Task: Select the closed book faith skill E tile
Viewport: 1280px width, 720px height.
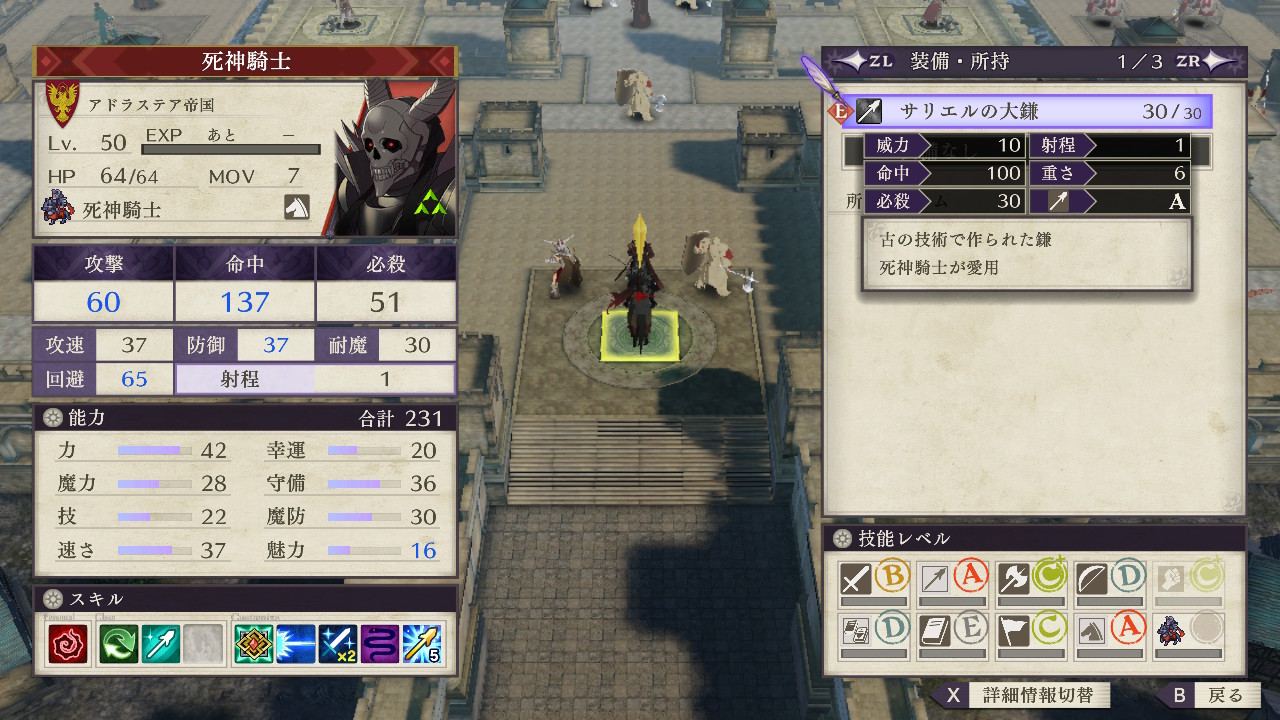Action: tap(952, 635)
